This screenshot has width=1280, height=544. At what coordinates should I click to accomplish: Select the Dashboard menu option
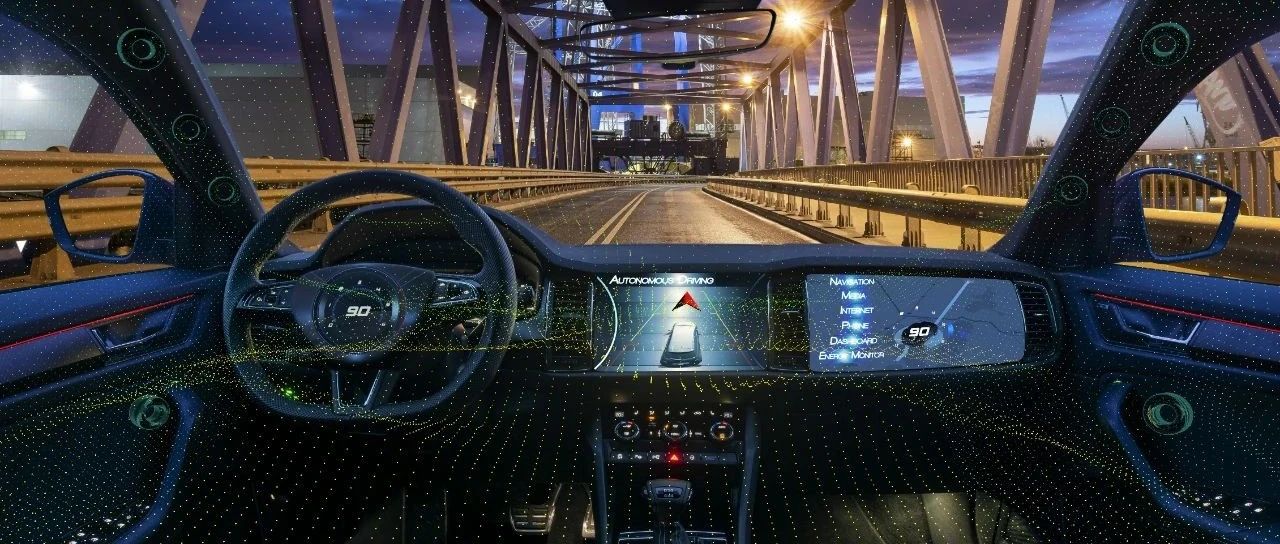pos(853,340)
